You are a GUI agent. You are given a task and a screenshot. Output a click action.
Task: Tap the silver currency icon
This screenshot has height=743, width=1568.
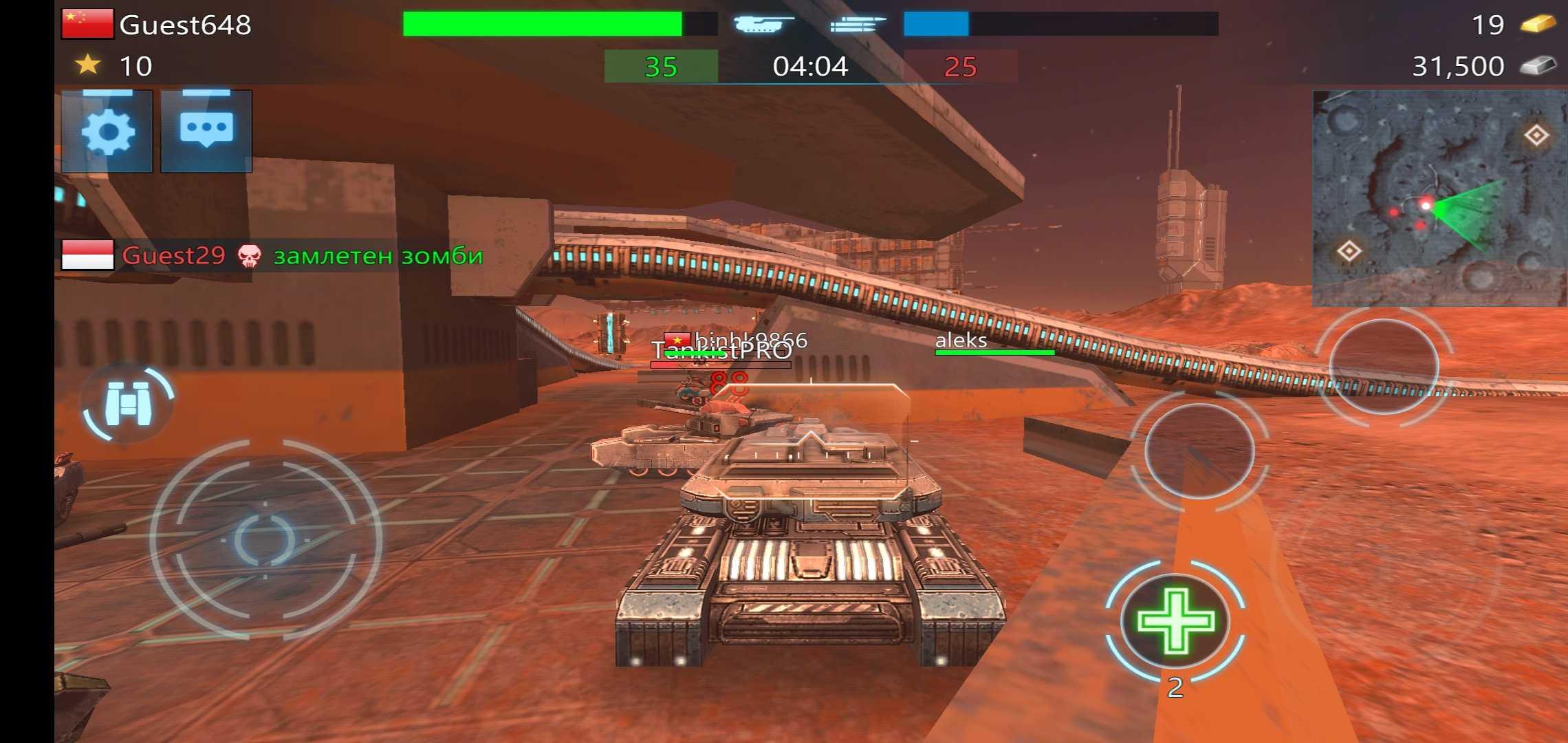coord(1542,66)
